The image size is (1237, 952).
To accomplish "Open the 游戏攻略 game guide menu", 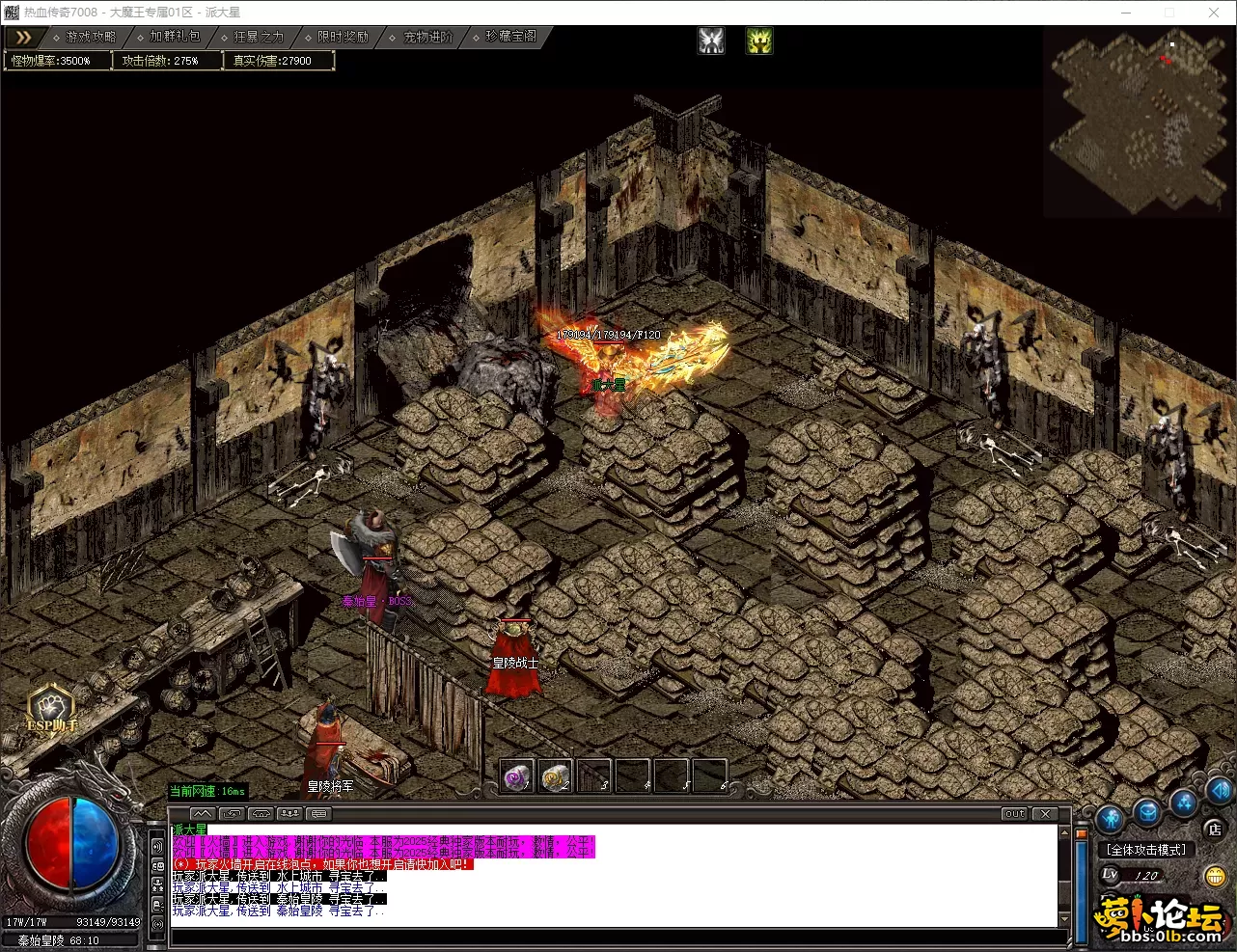I will tap(90, 37).
